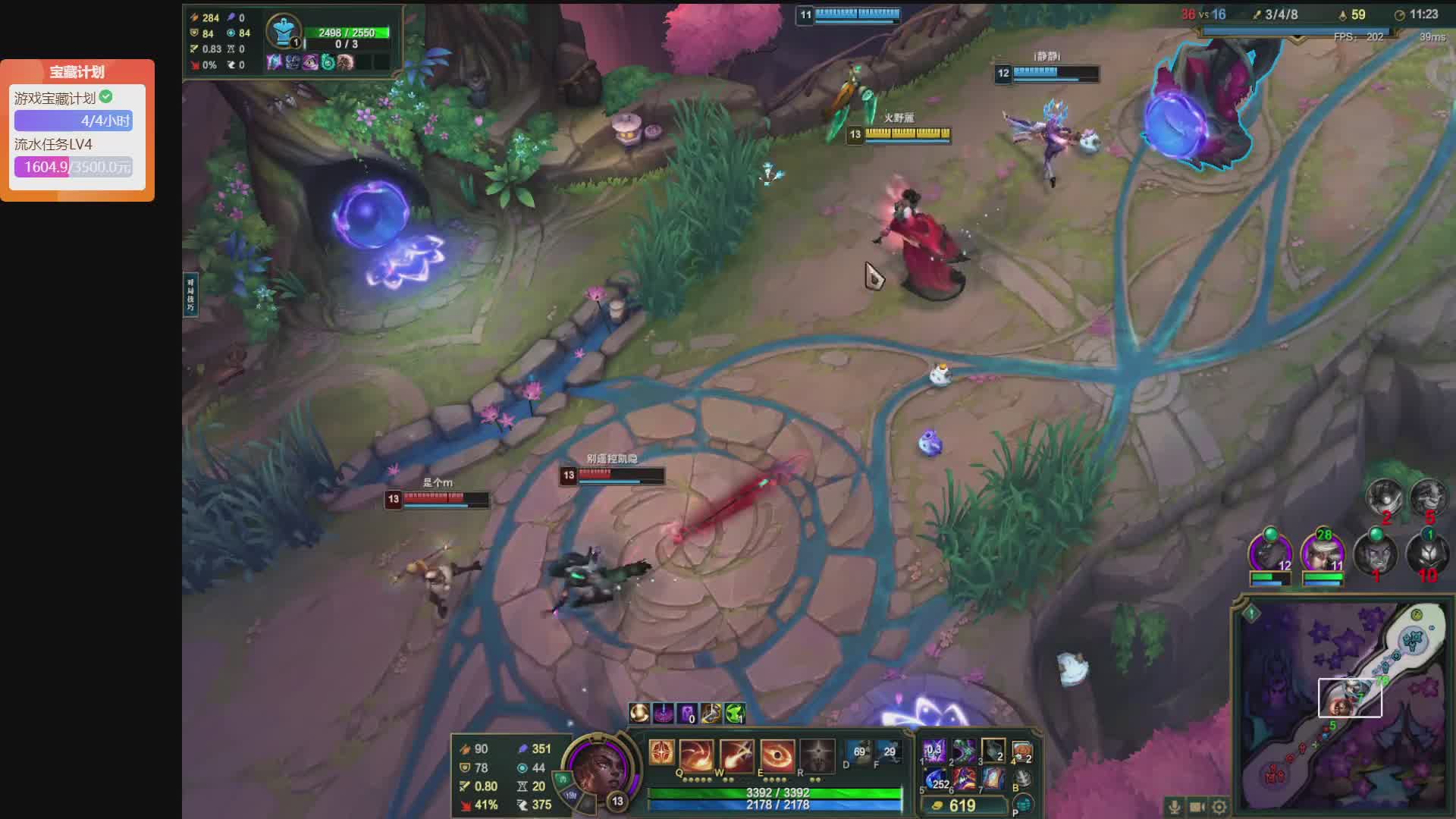1456x819 pixels.
Task: Select the greyed-out R ultimate ability
Action: (817, 755)
